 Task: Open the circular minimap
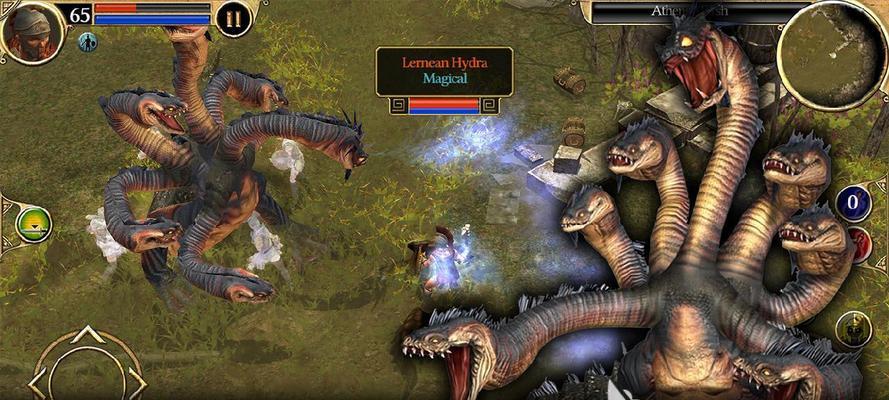[x=830, y=53]
